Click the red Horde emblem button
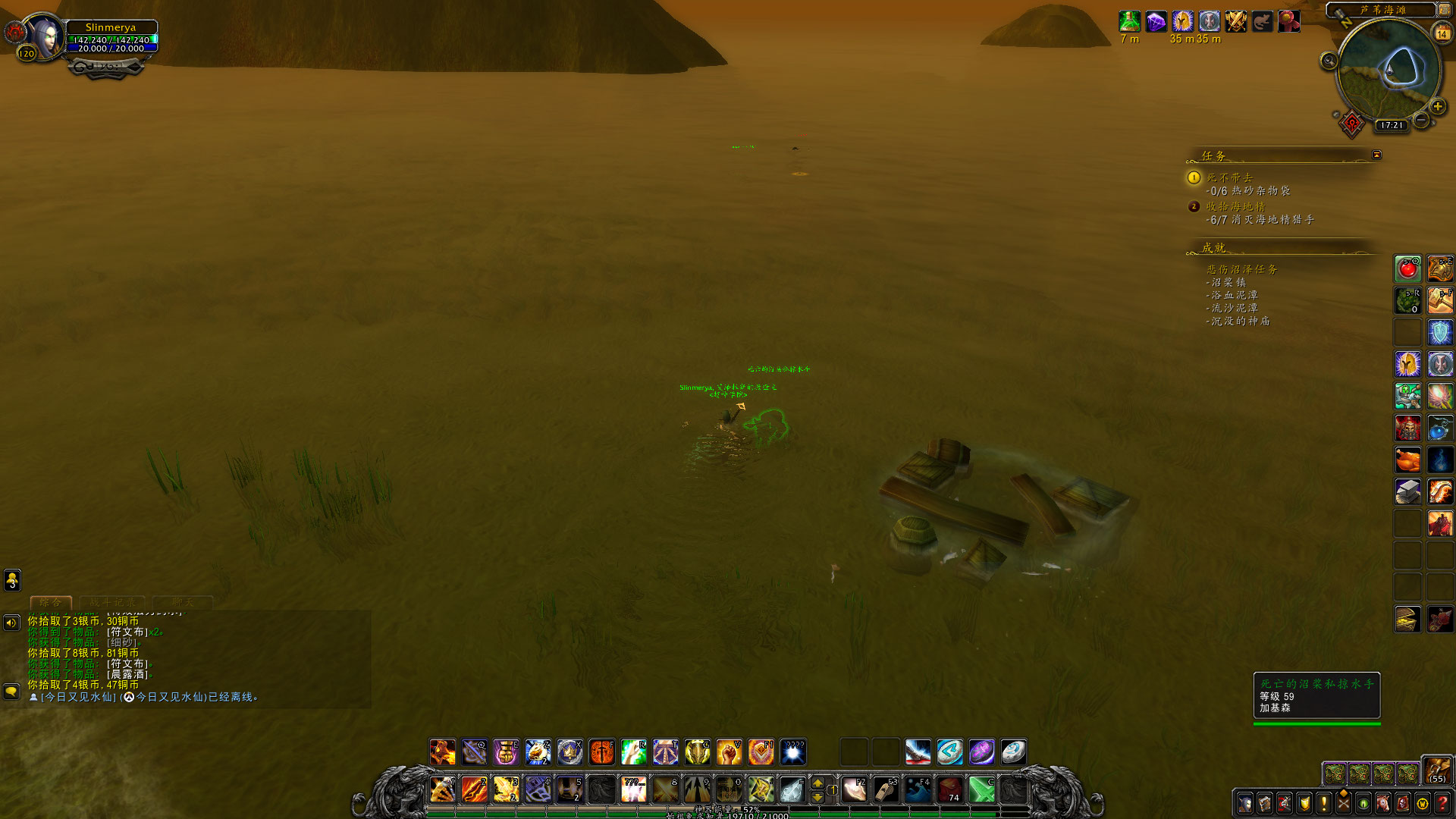 1351,124
